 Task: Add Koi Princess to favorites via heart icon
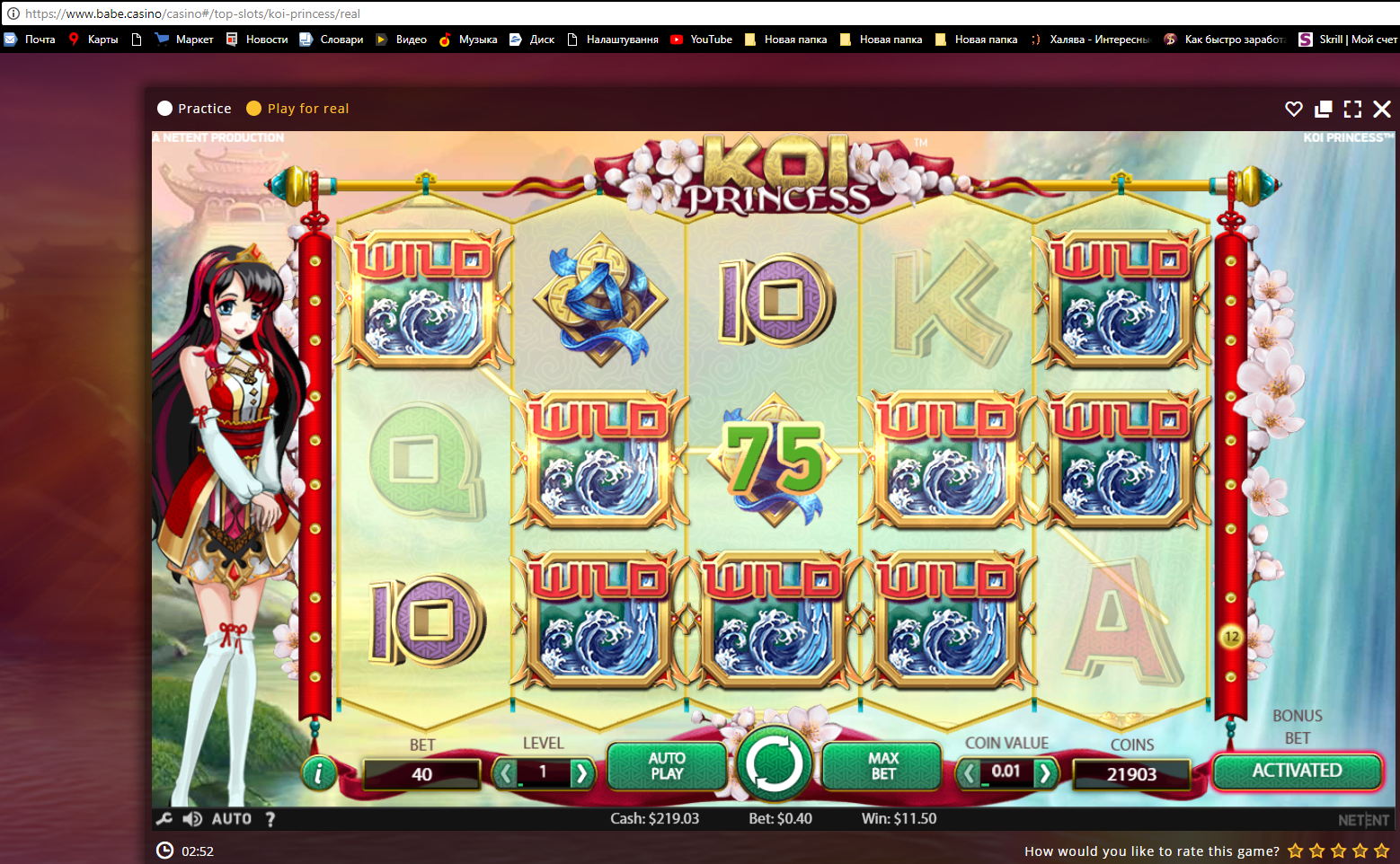pyautogui.click(x=1294, y=109)
